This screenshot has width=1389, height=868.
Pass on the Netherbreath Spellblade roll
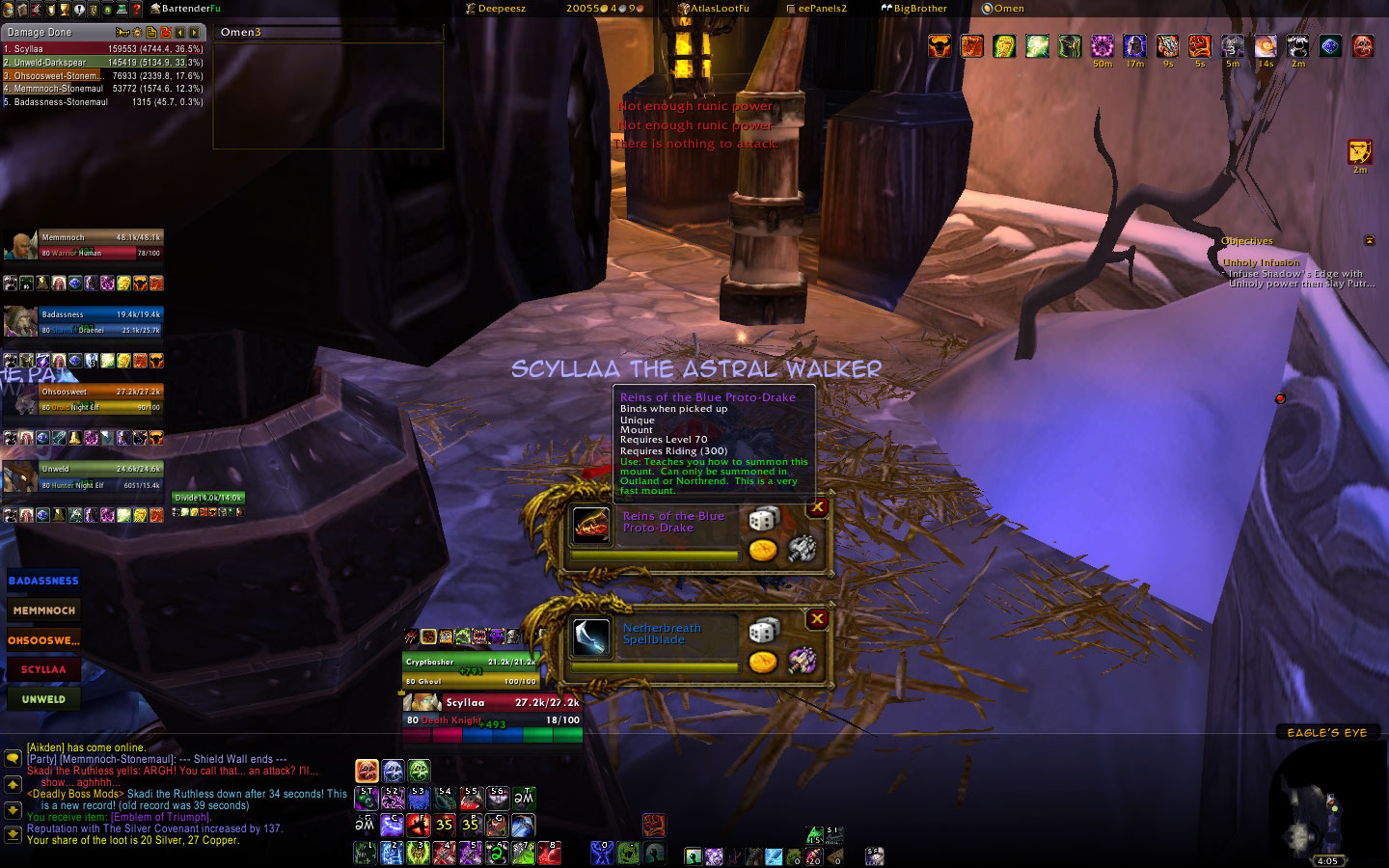click(x=817, y=618)
